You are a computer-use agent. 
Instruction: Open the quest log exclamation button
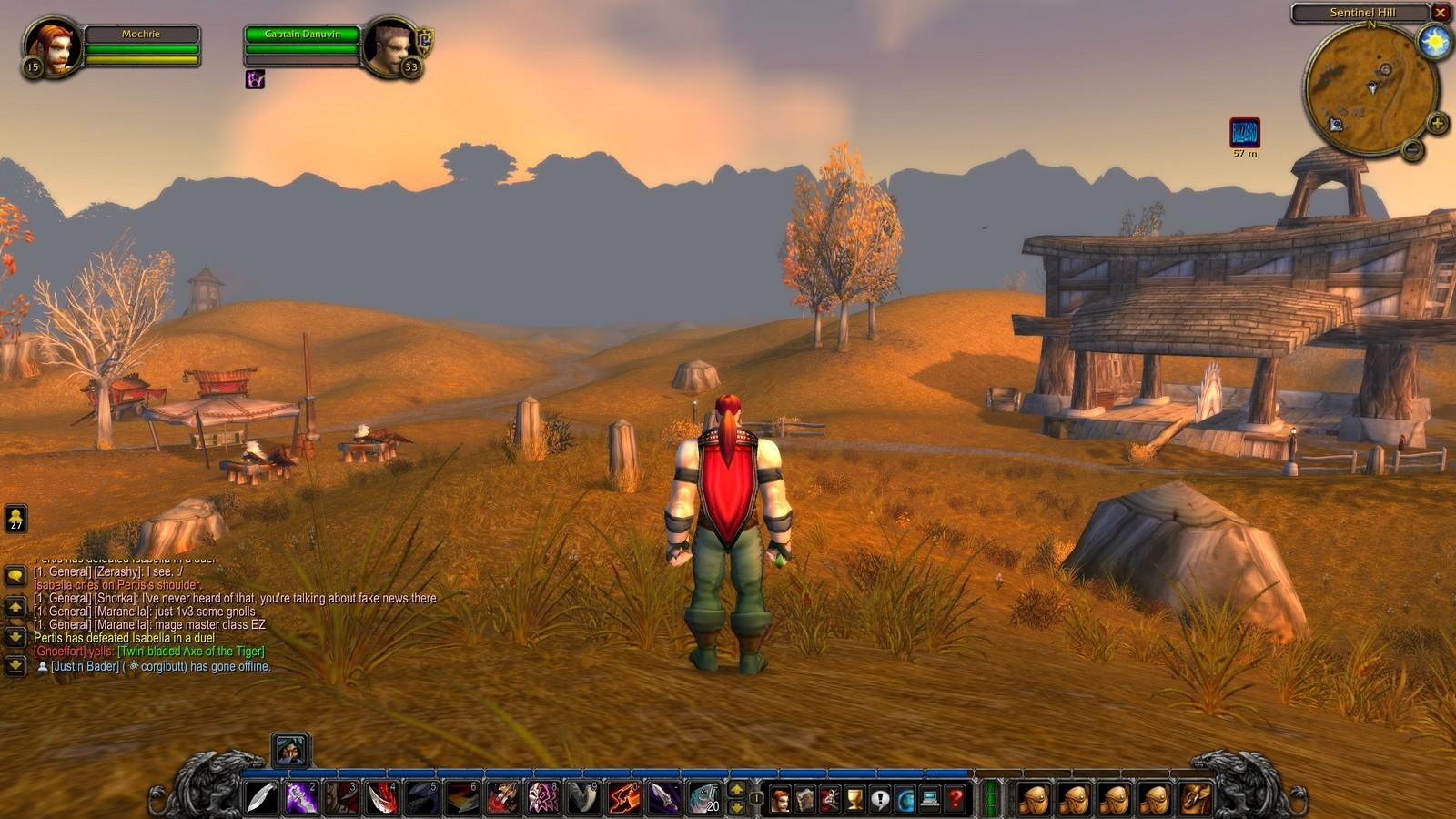(880, 800)
